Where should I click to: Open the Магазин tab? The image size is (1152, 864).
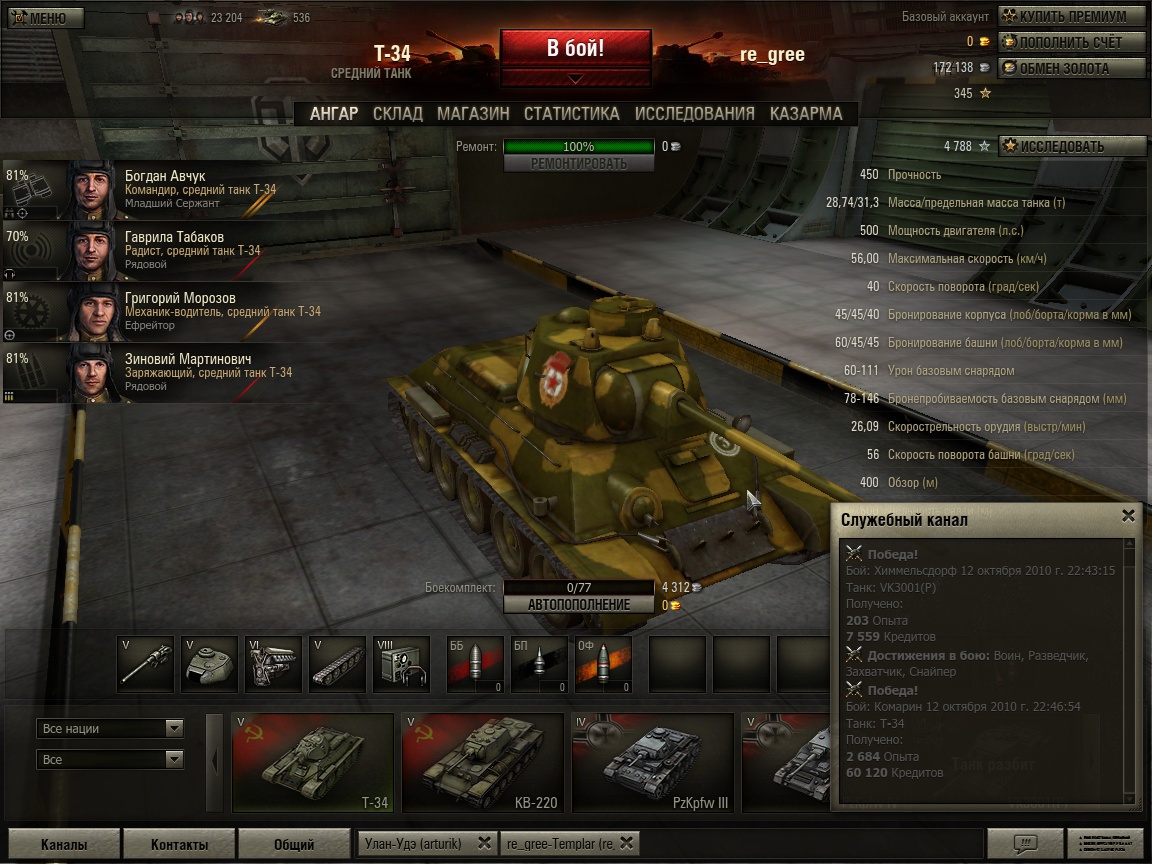[473, 113]
